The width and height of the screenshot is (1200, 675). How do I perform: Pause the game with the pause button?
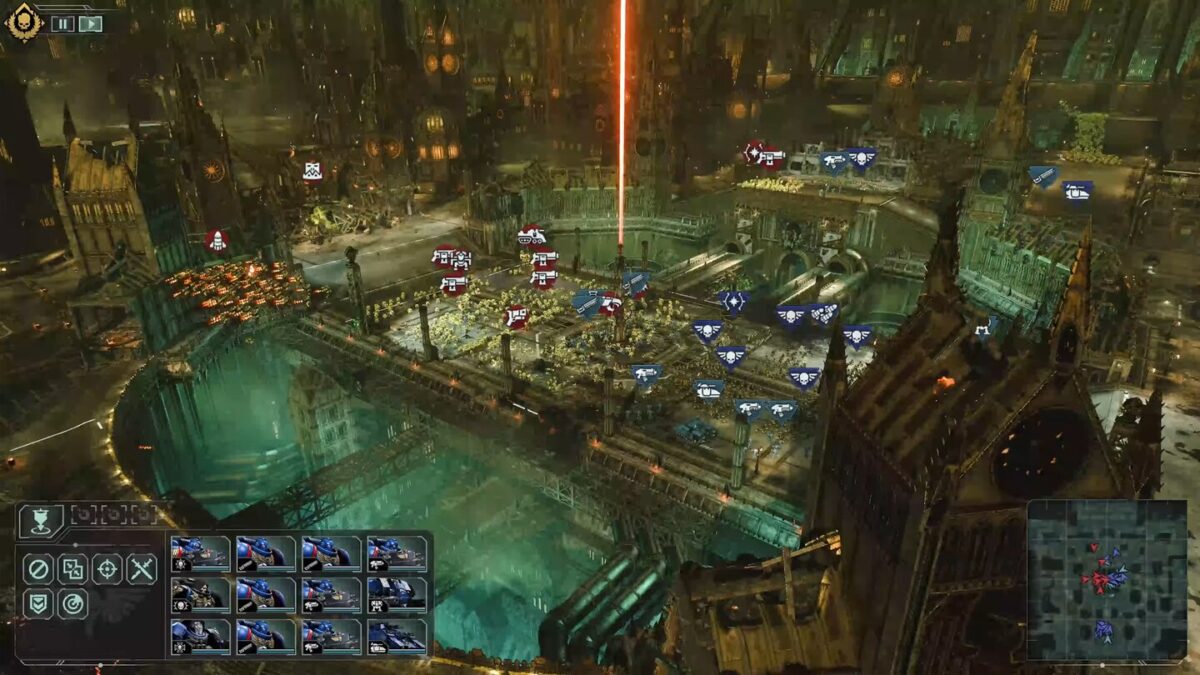(x=62, y=23)
